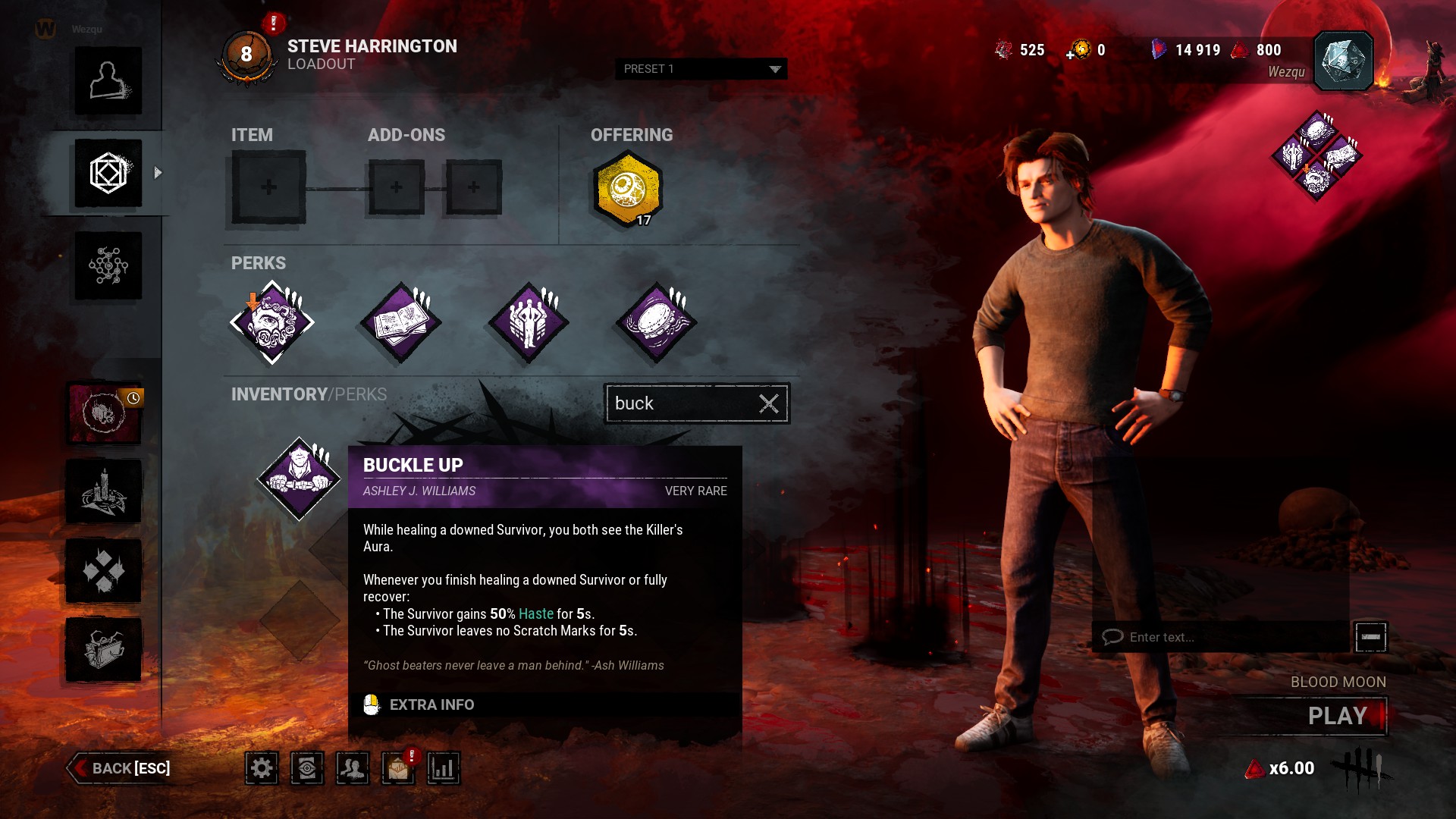Choose the equipped caged figures perk
The height and width of the screenshot is (819, 1456).
(529, 322)
